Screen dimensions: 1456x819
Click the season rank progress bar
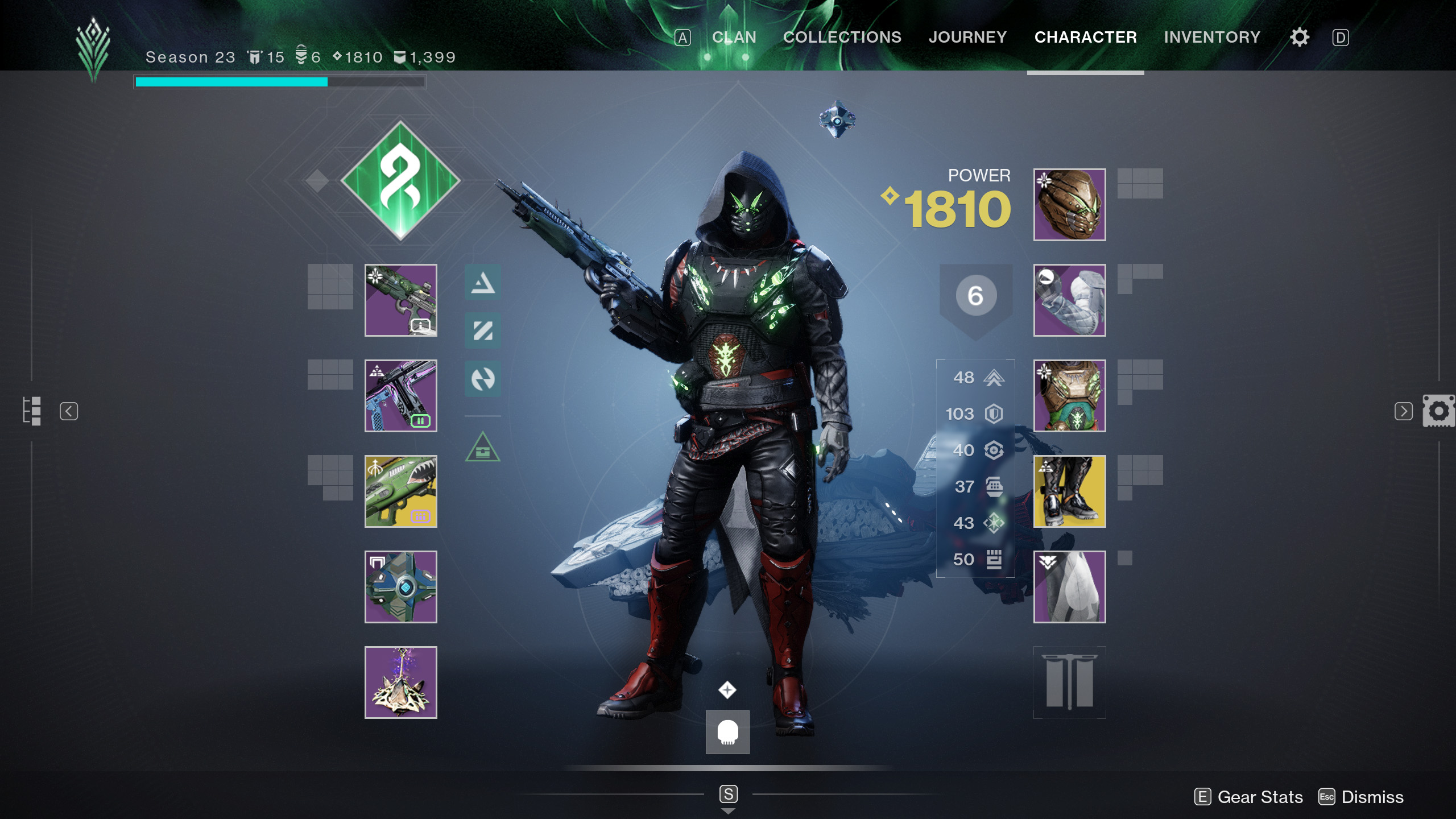click(279, 82)
